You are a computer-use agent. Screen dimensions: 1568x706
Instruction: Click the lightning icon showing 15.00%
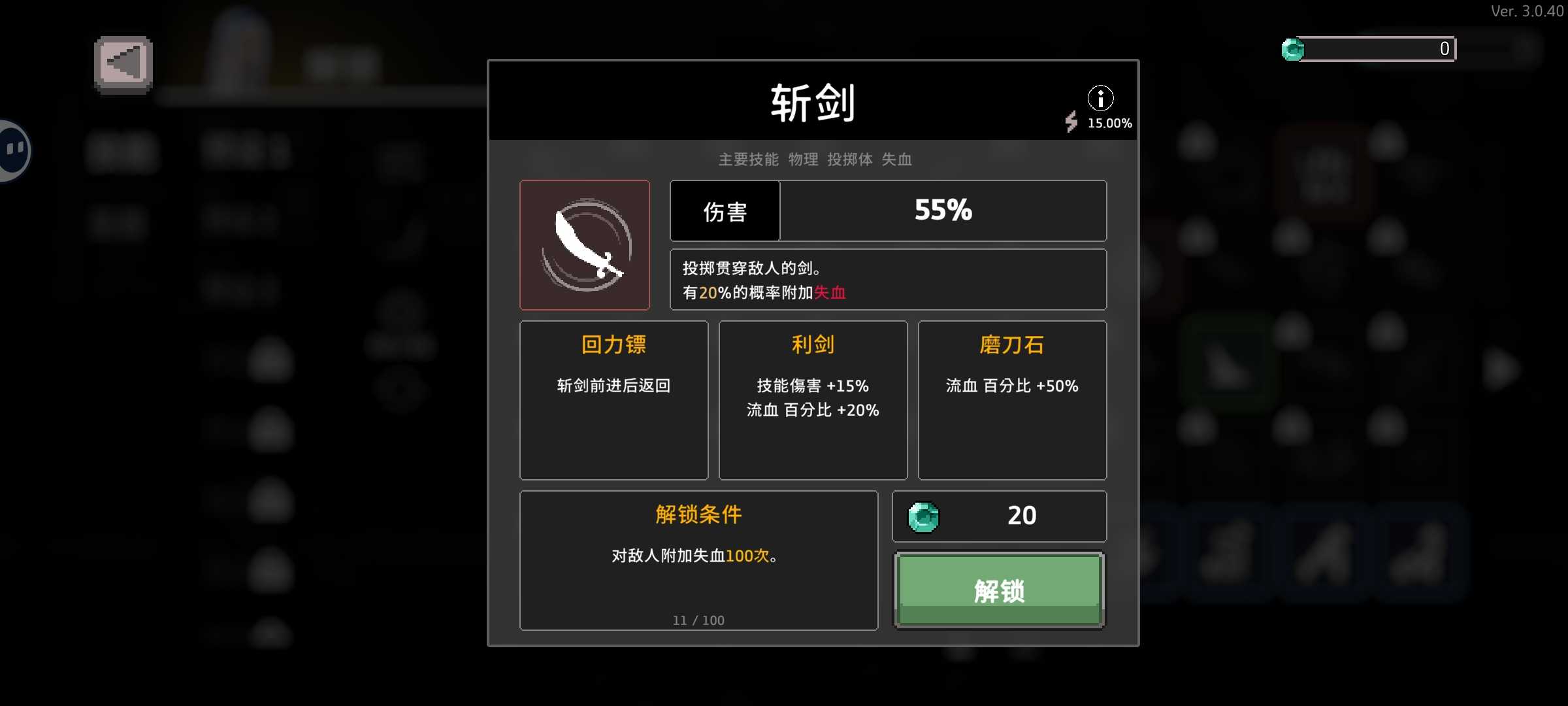coord(1071,123)
